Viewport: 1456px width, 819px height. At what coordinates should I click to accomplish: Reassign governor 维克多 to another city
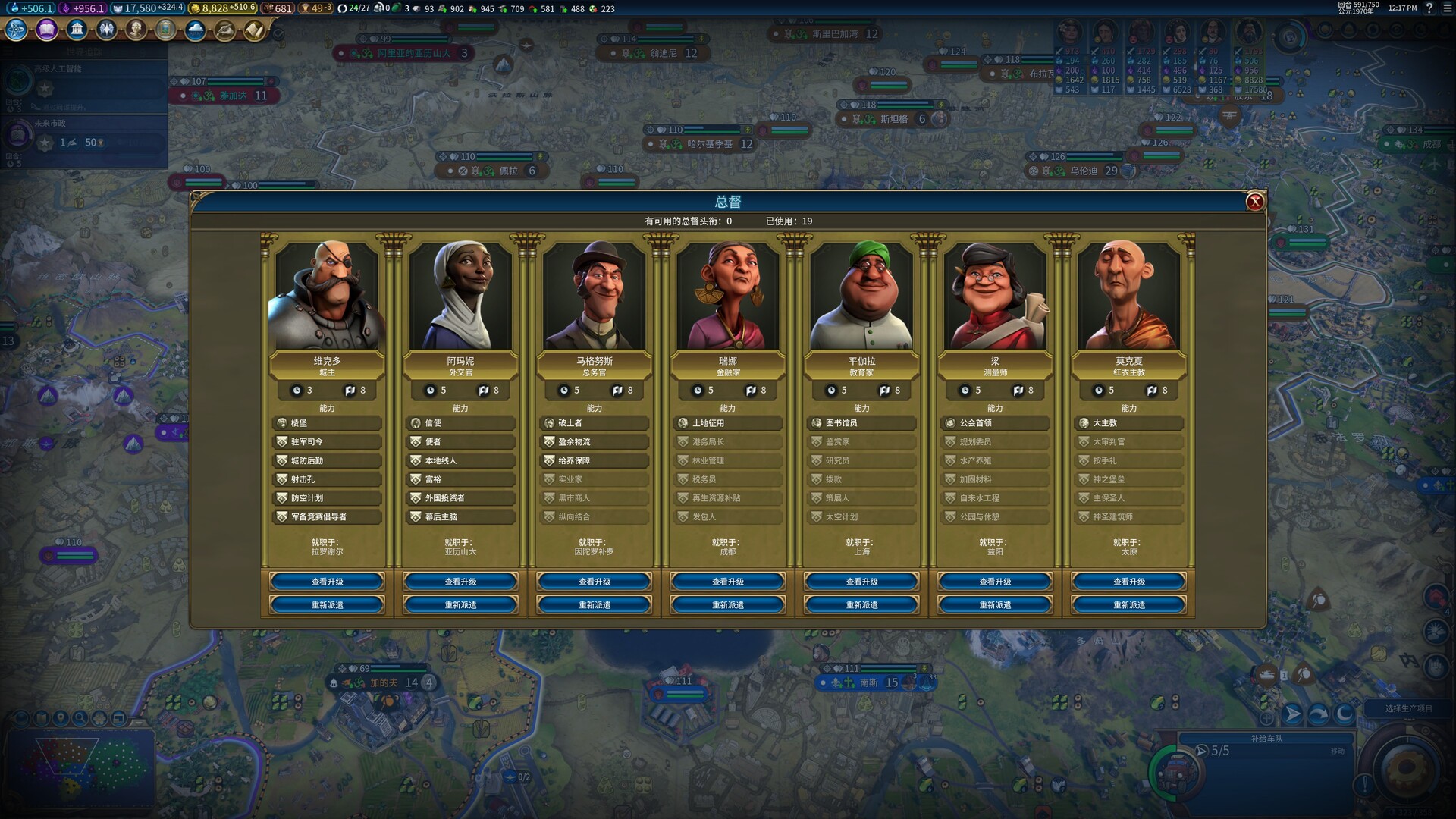[327, 605]
